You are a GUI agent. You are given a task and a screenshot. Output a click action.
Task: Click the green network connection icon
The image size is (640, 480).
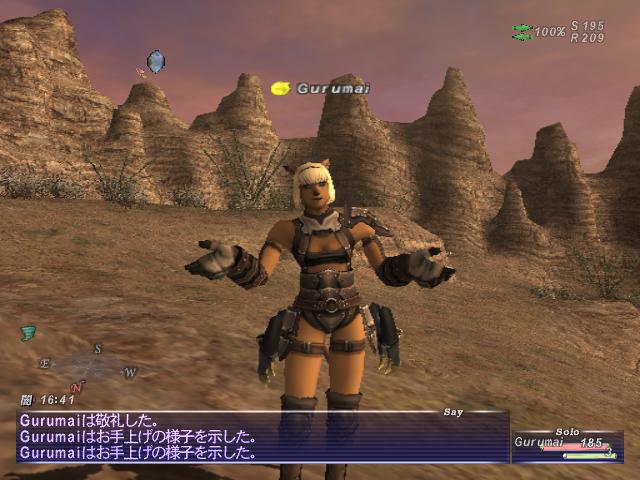click(522, 32)
